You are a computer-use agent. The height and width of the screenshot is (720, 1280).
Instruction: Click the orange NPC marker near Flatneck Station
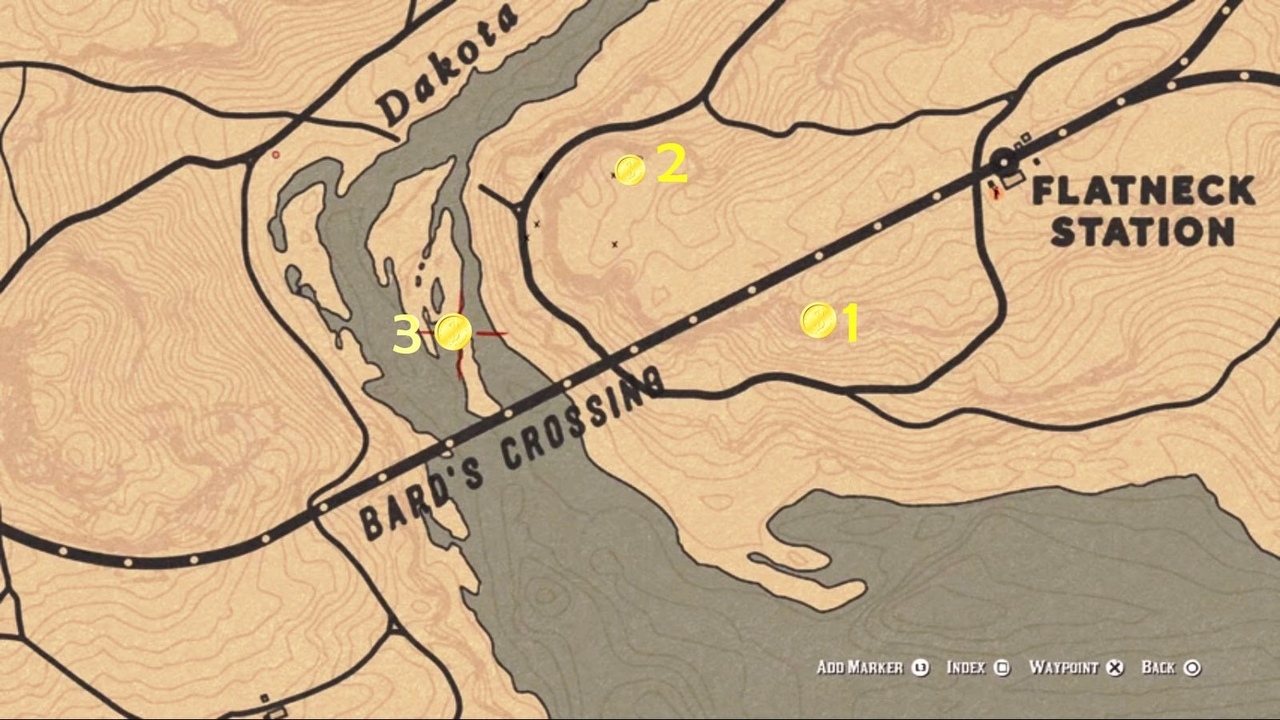pyautogui.click(x=997, y=193)
